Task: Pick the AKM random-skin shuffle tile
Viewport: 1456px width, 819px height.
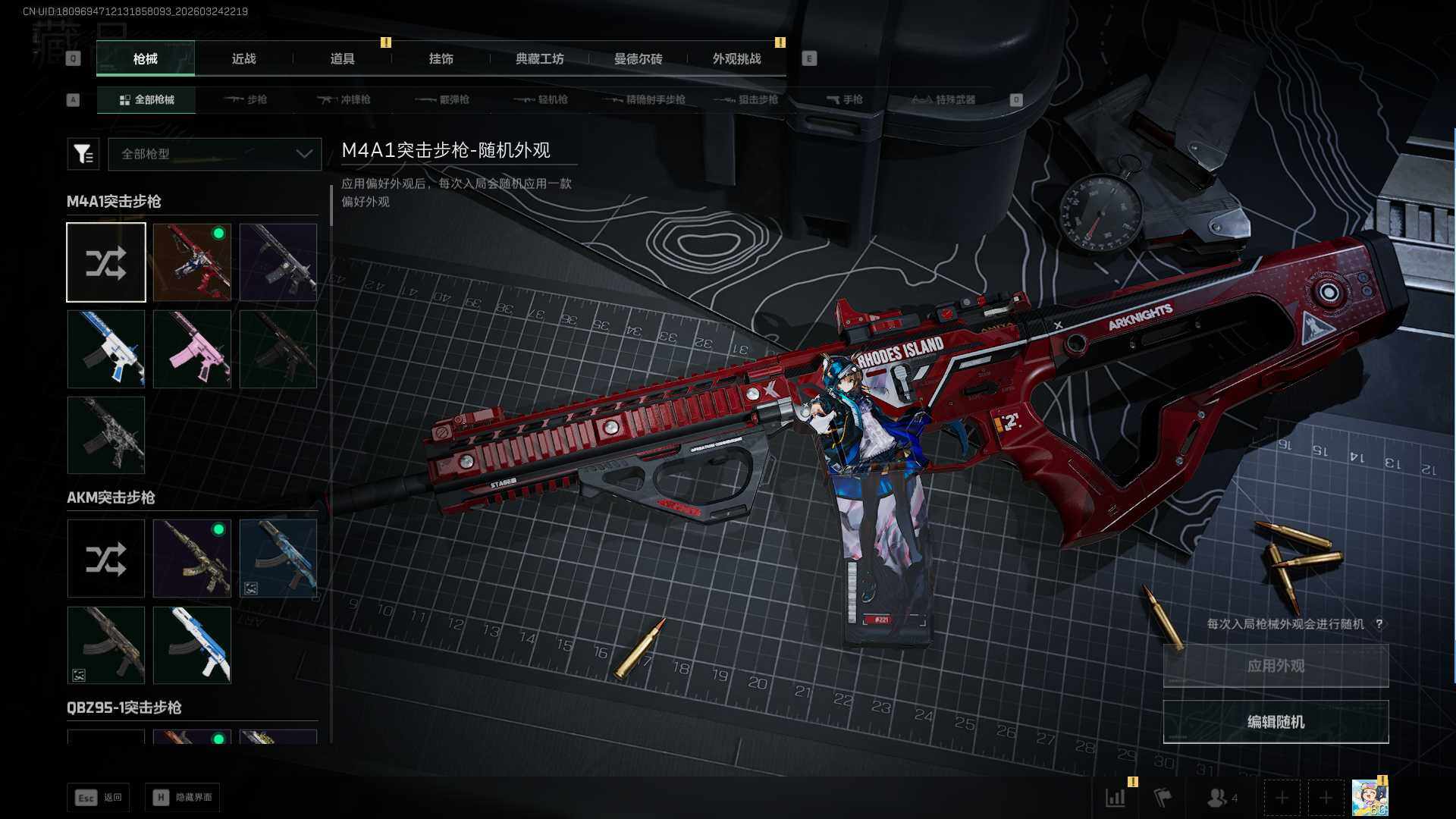Action: click(105, 559)
